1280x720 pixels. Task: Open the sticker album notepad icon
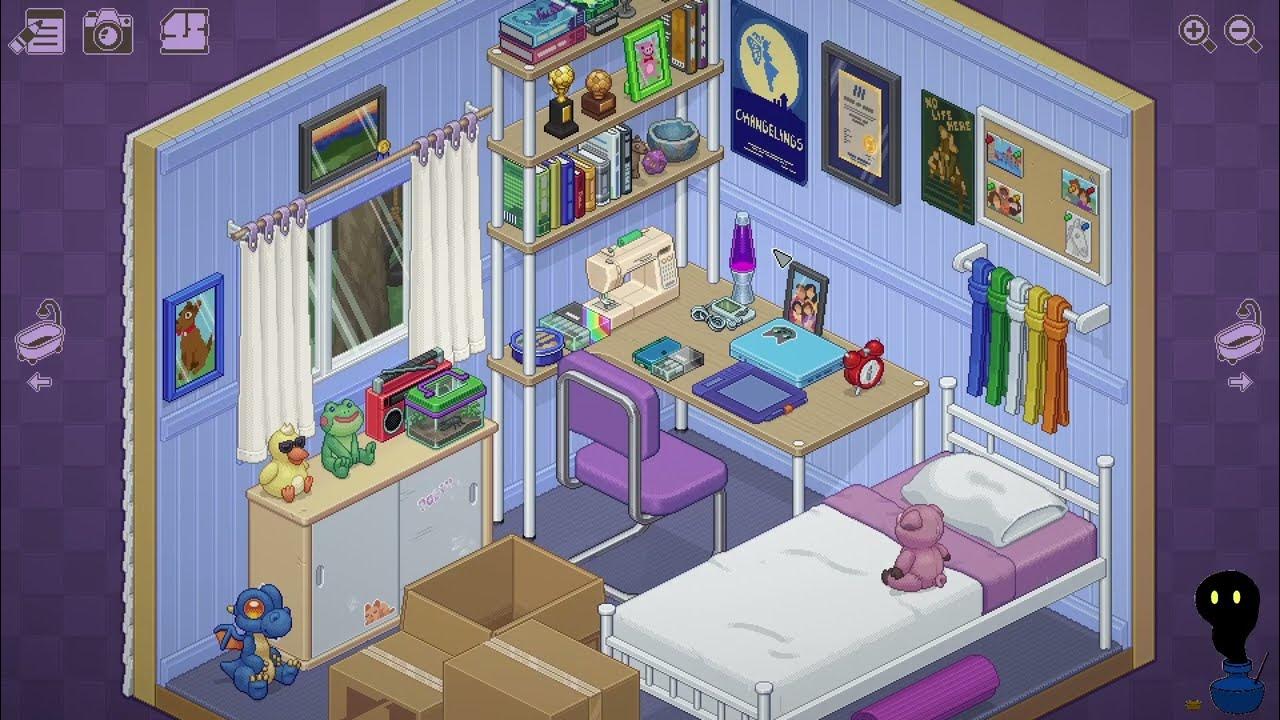[x=38, y=32]
